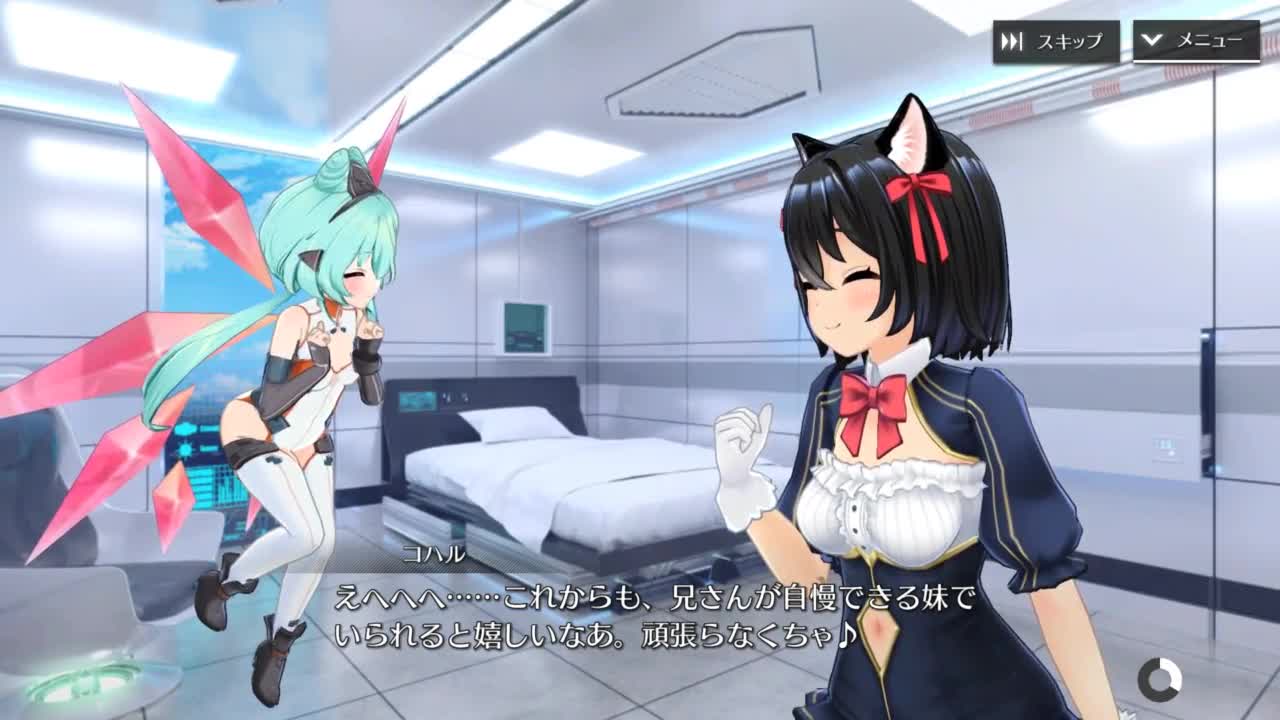1280x720 pixels.
Task: Skip the story scene with スキップ
Action: [1055, 42]
